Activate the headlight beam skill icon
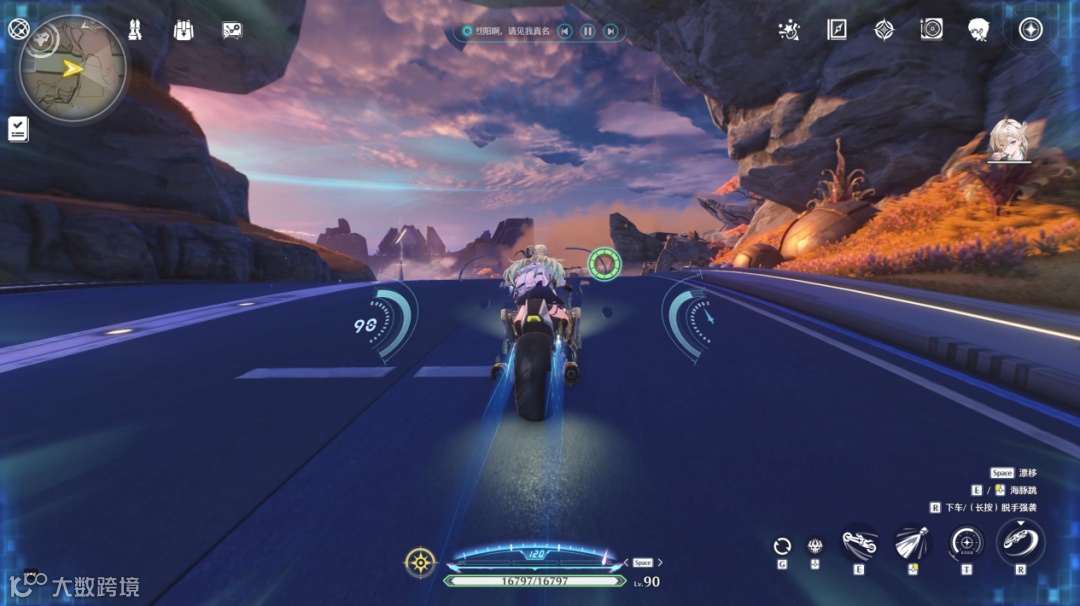Viewport: 1080px width, 606px height. point(912,543)
